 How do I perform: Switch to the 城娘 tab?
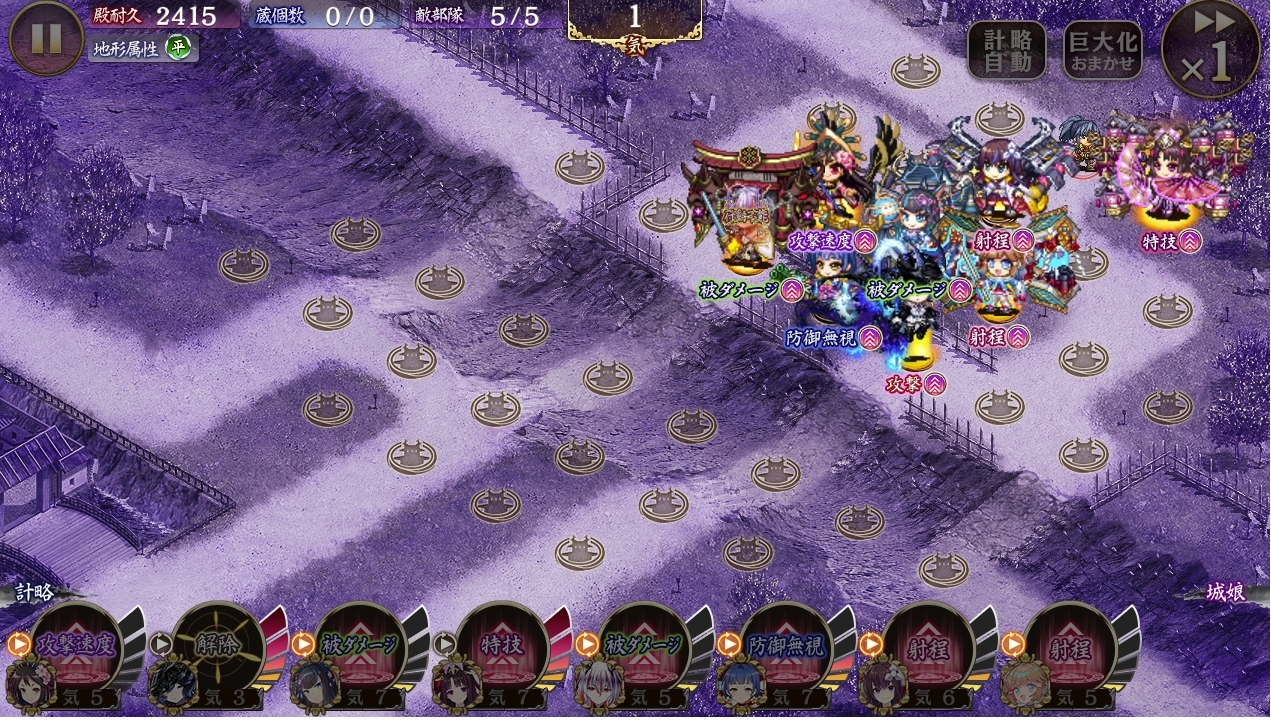[x=1225, y=592]
